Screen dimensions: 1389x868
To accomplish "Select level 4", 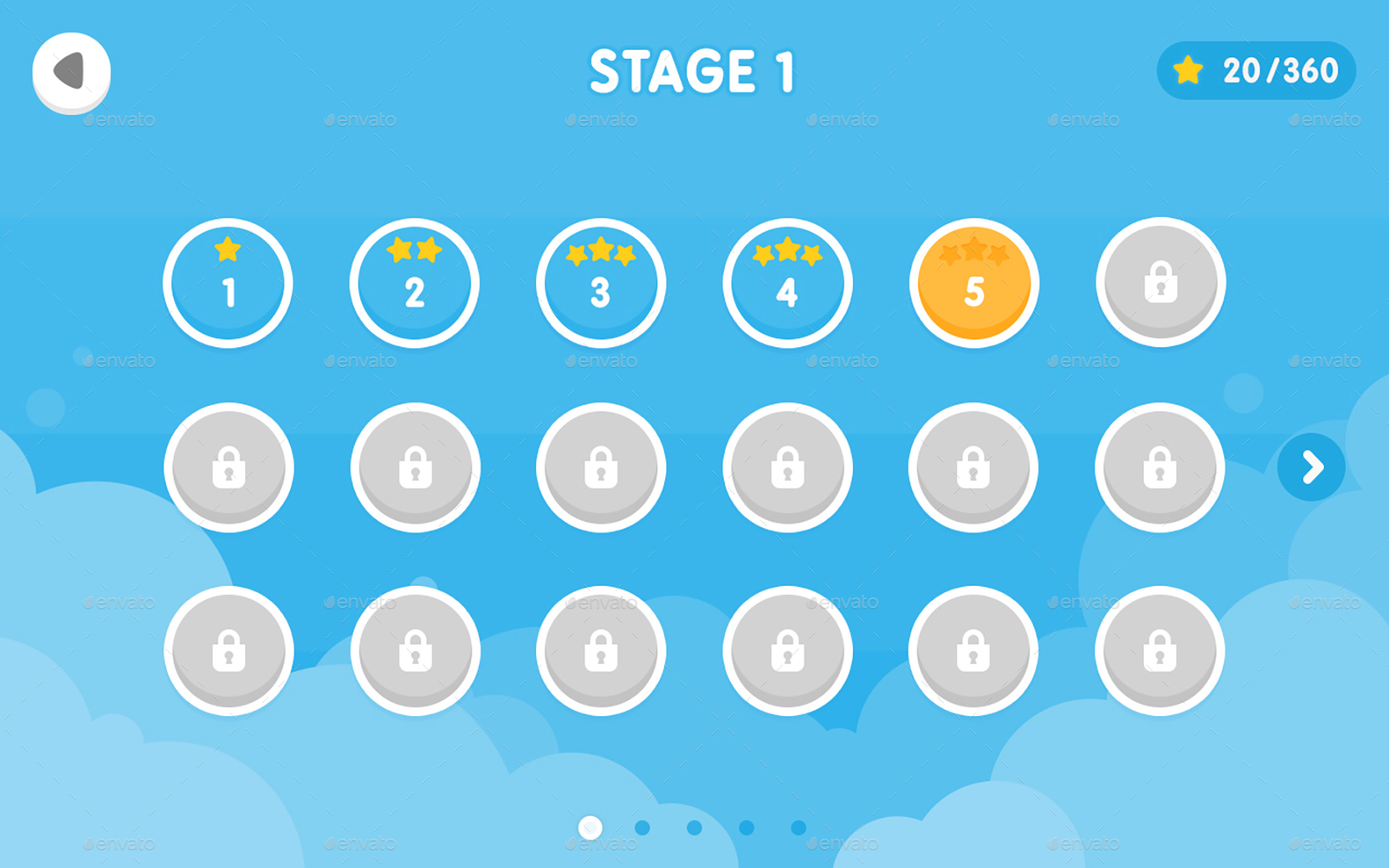I will click(788, 284).
